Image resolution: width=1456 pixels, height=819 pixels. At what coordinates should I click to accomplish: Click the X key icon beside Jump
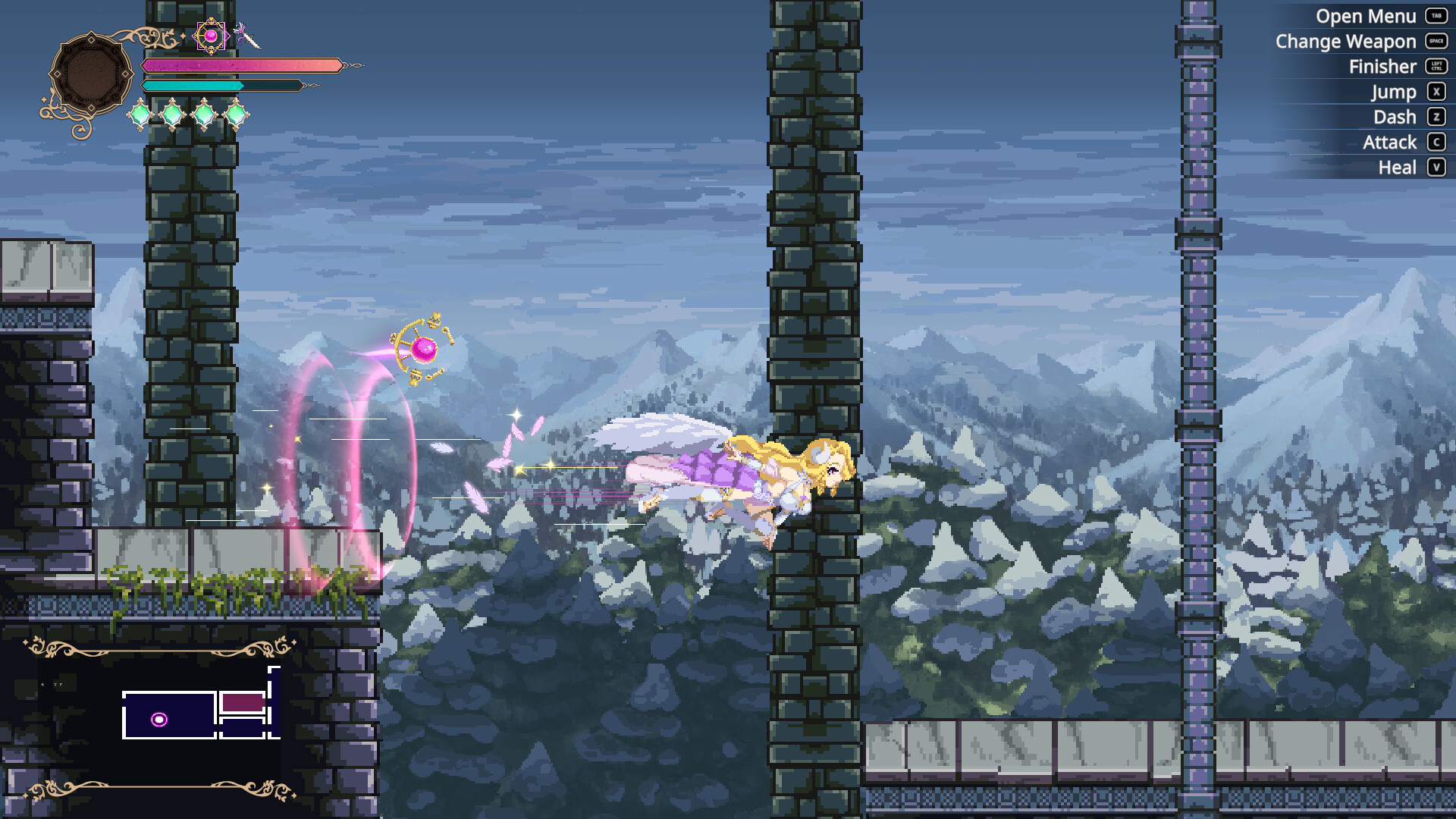tap(1436, 92)
